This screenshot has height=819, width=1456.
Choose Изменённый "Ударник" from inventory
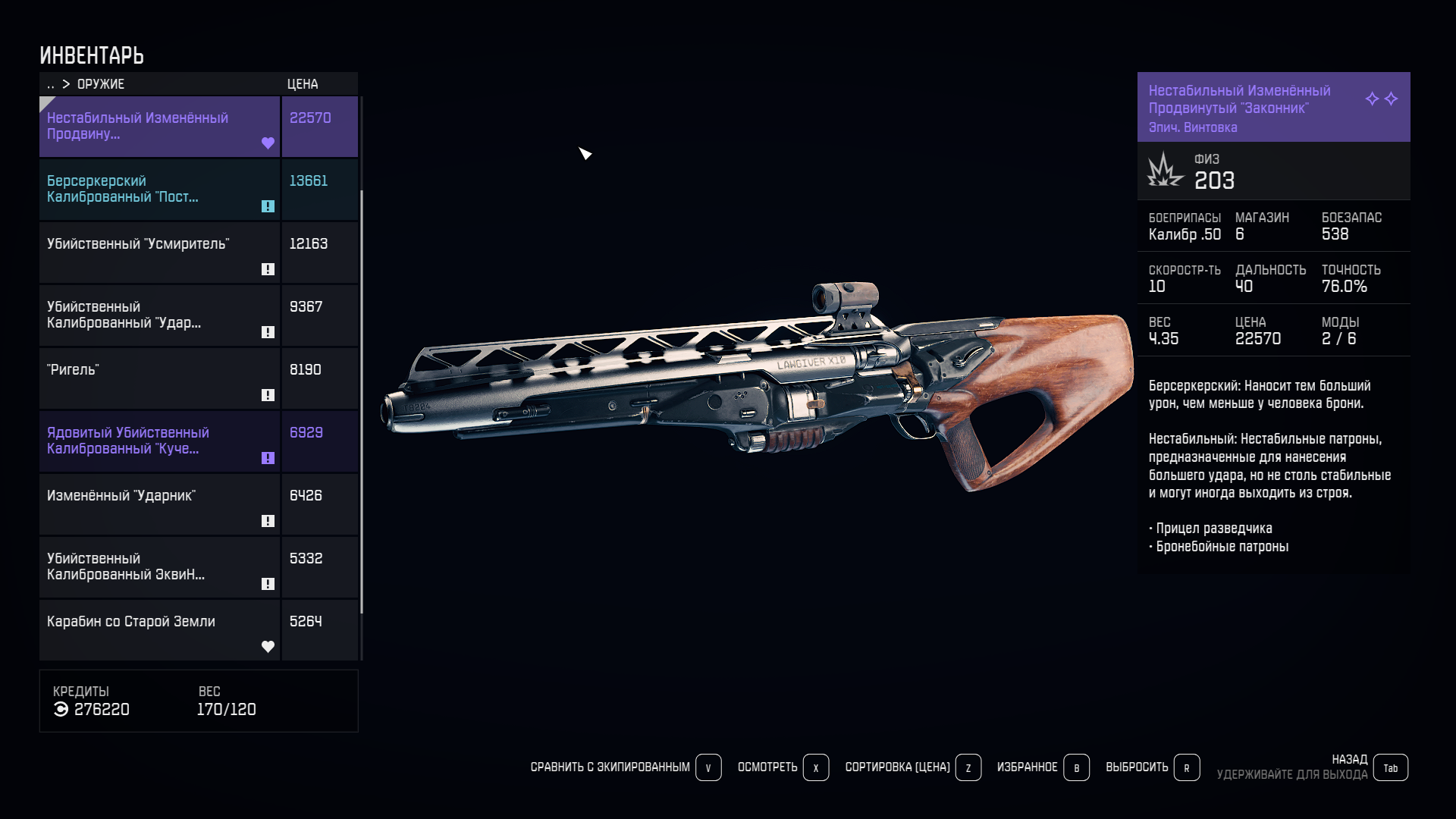(x=159, y=504)
